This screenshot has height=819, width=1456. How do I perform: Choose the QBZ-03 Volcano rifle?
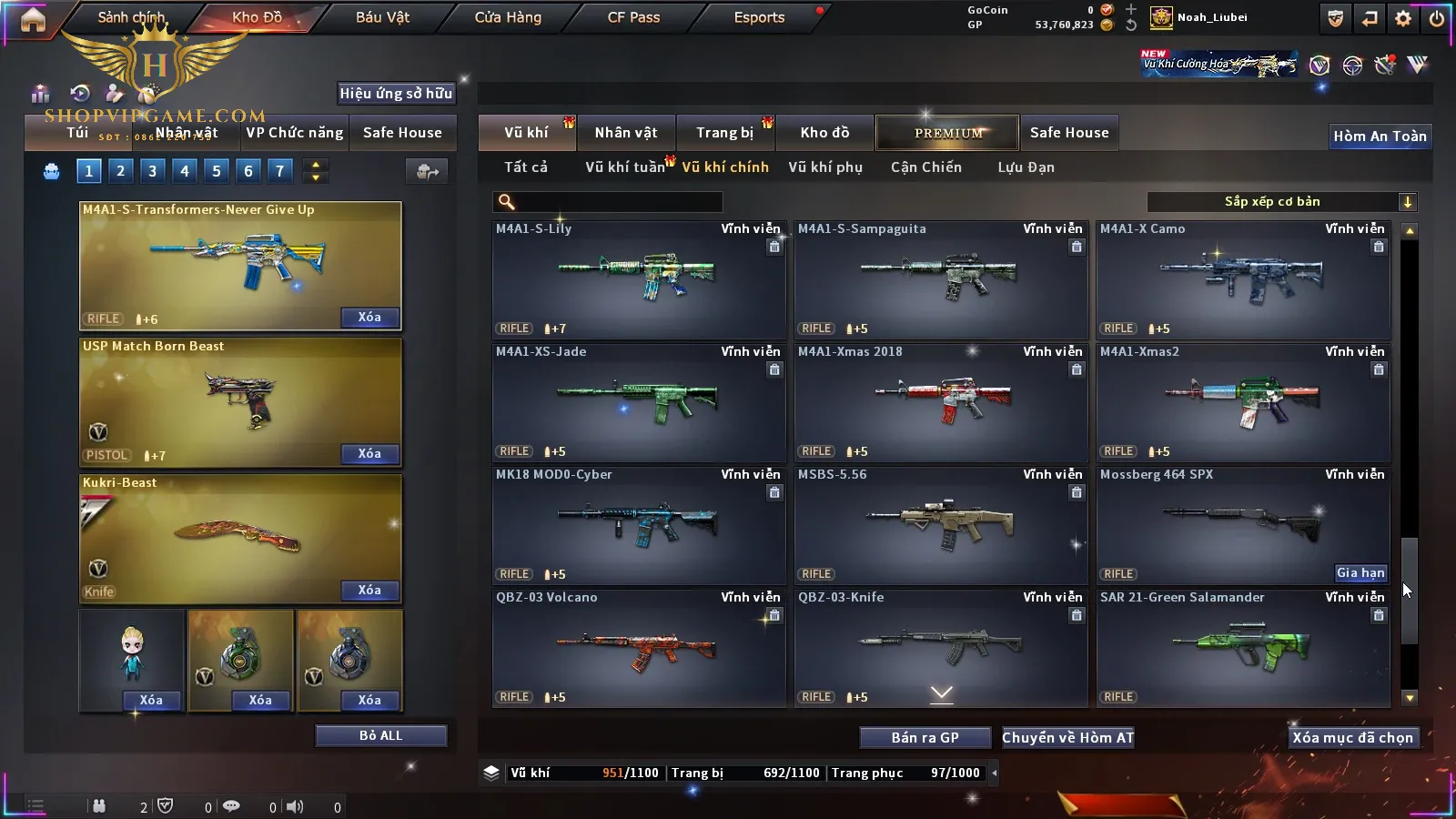coord(639,647)
